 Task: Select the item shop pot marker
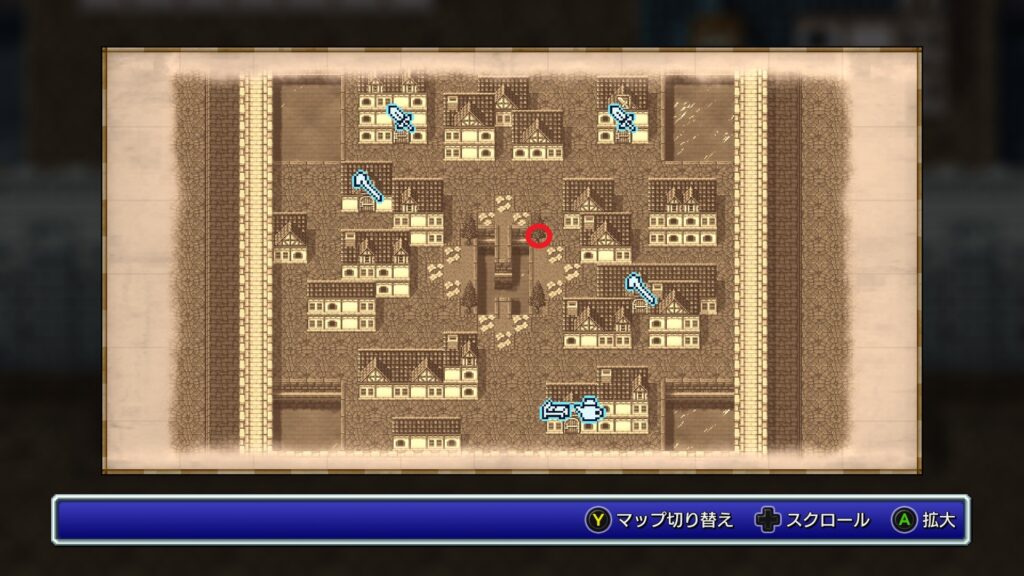[589, 410]
